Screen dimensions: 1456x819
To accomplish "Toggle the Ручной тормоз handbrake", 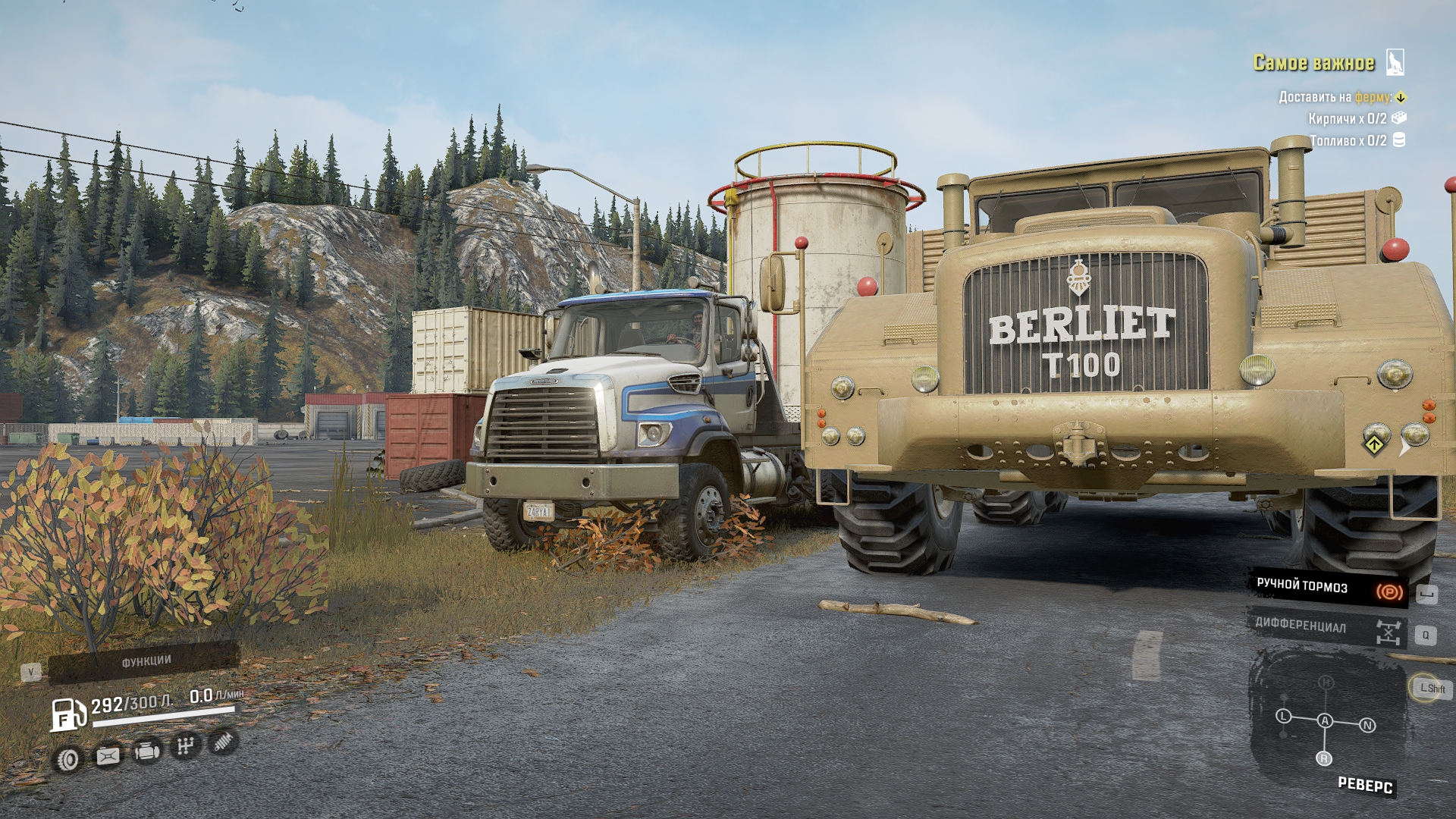I will click(1327, 587).
